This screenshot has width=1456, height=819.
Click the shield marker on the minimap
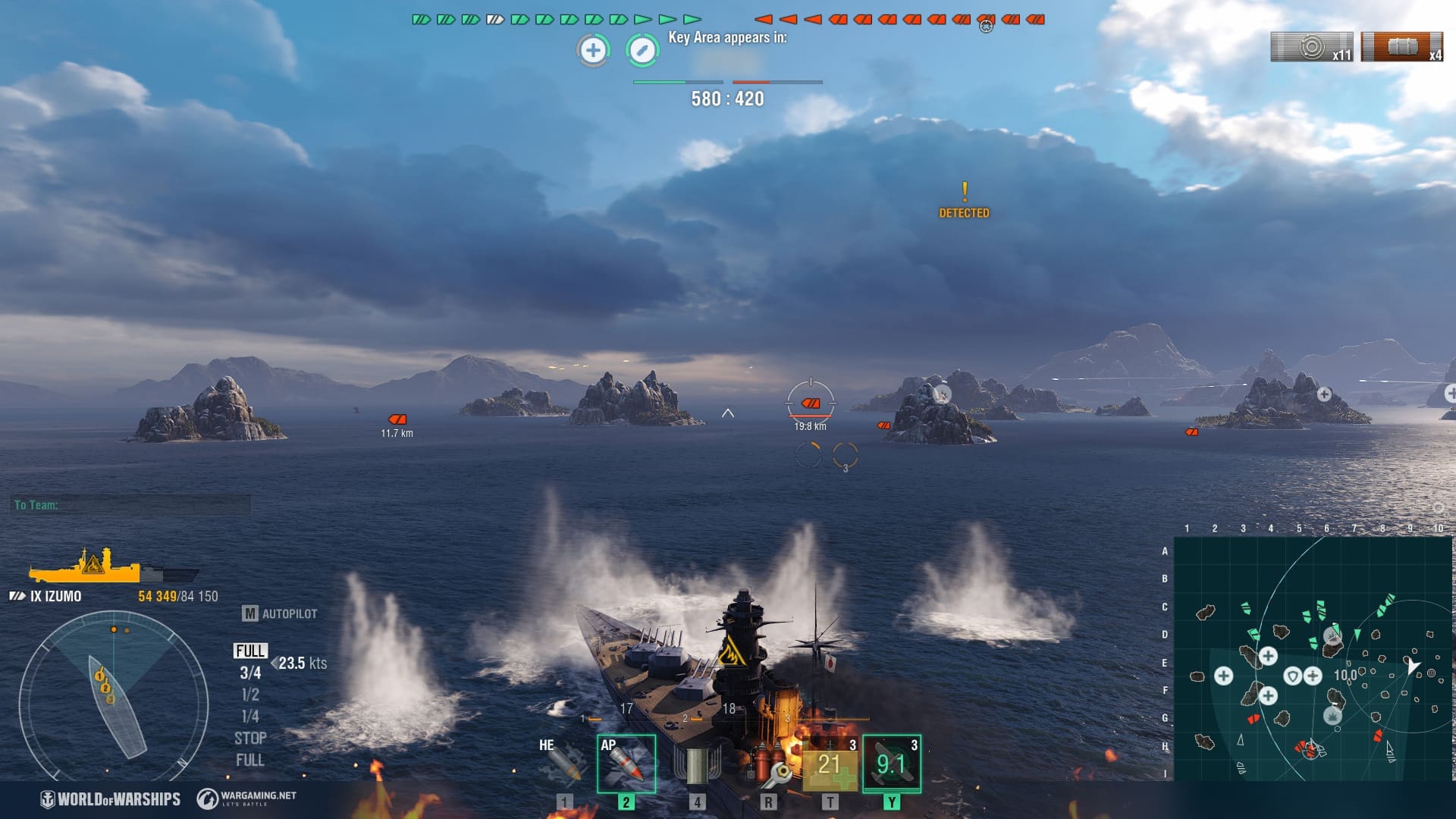[x=1292, y=676]
